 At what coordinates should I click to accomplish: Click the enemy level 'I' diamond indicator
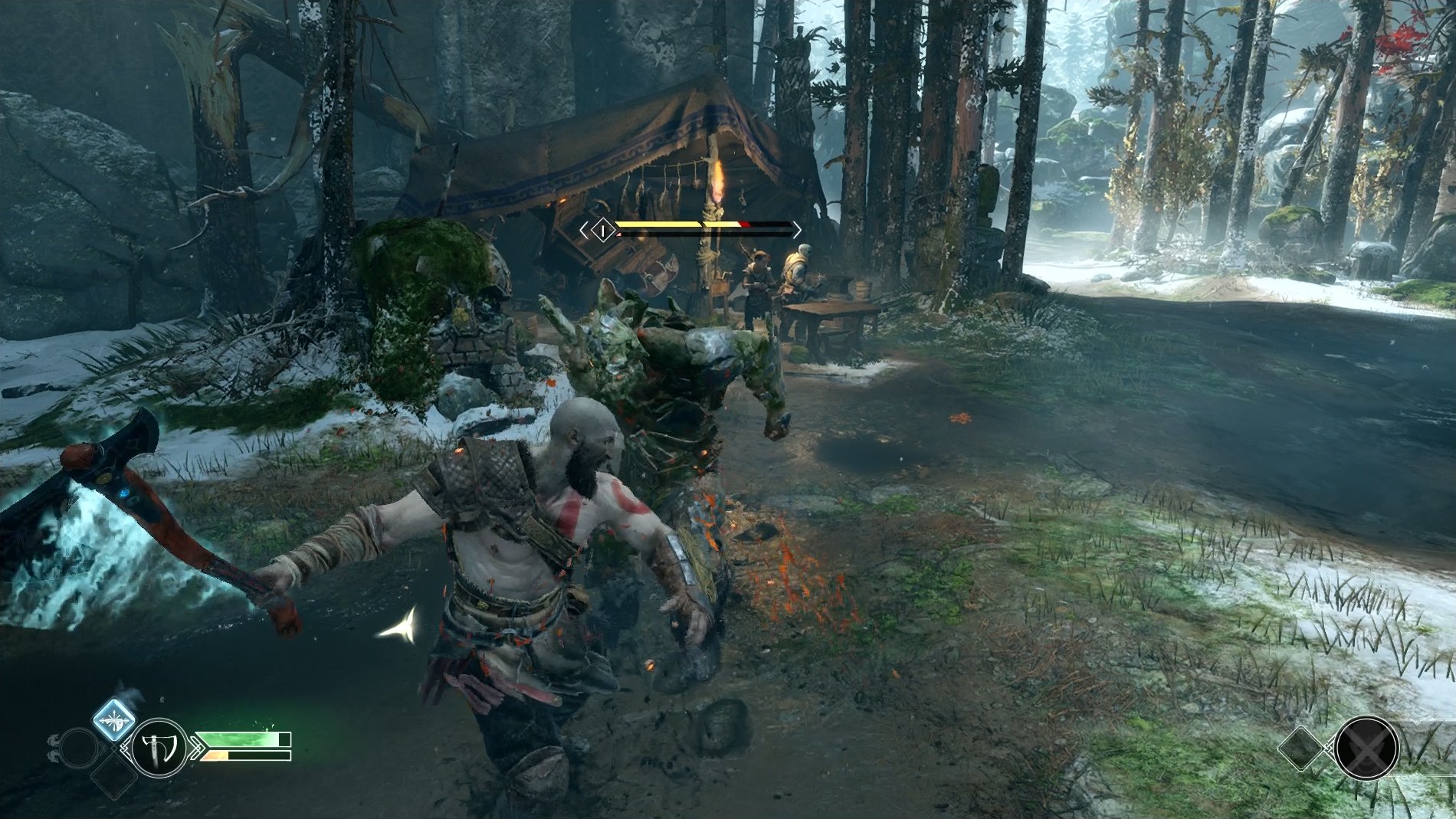point(603,230)
